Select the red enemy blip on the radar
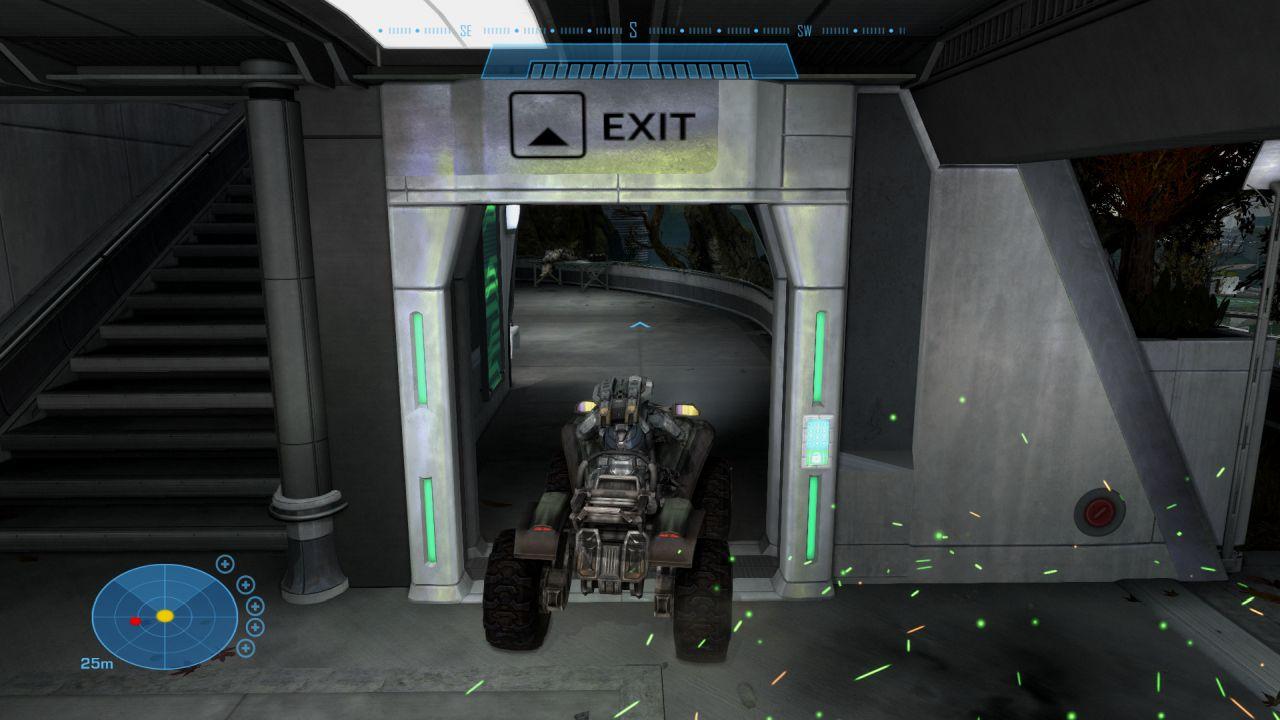The image size is (1280, 720). pos(135,621)
